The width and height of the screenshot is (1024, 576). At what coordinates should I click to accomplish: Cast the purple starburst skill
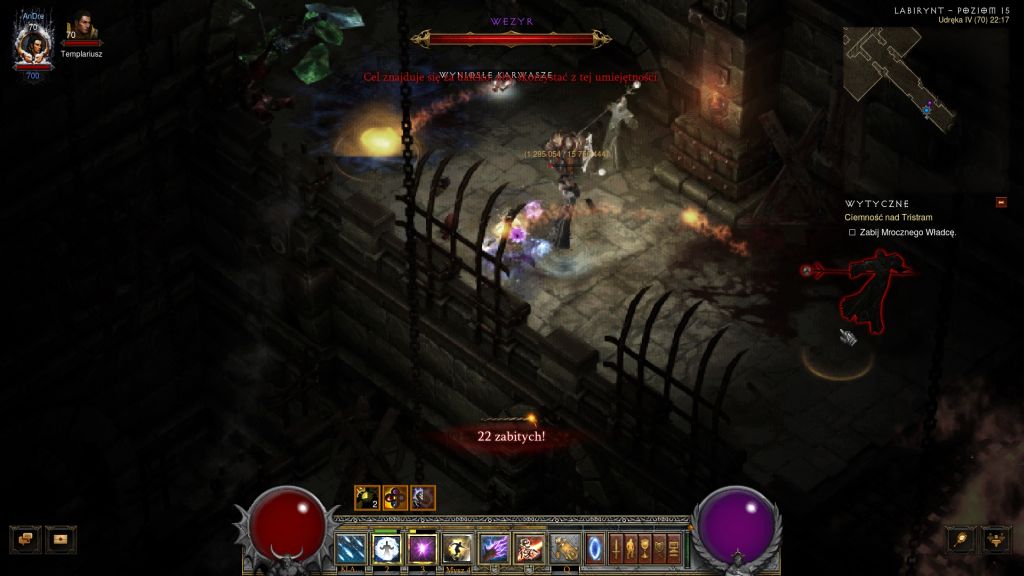tap(422, 548)
